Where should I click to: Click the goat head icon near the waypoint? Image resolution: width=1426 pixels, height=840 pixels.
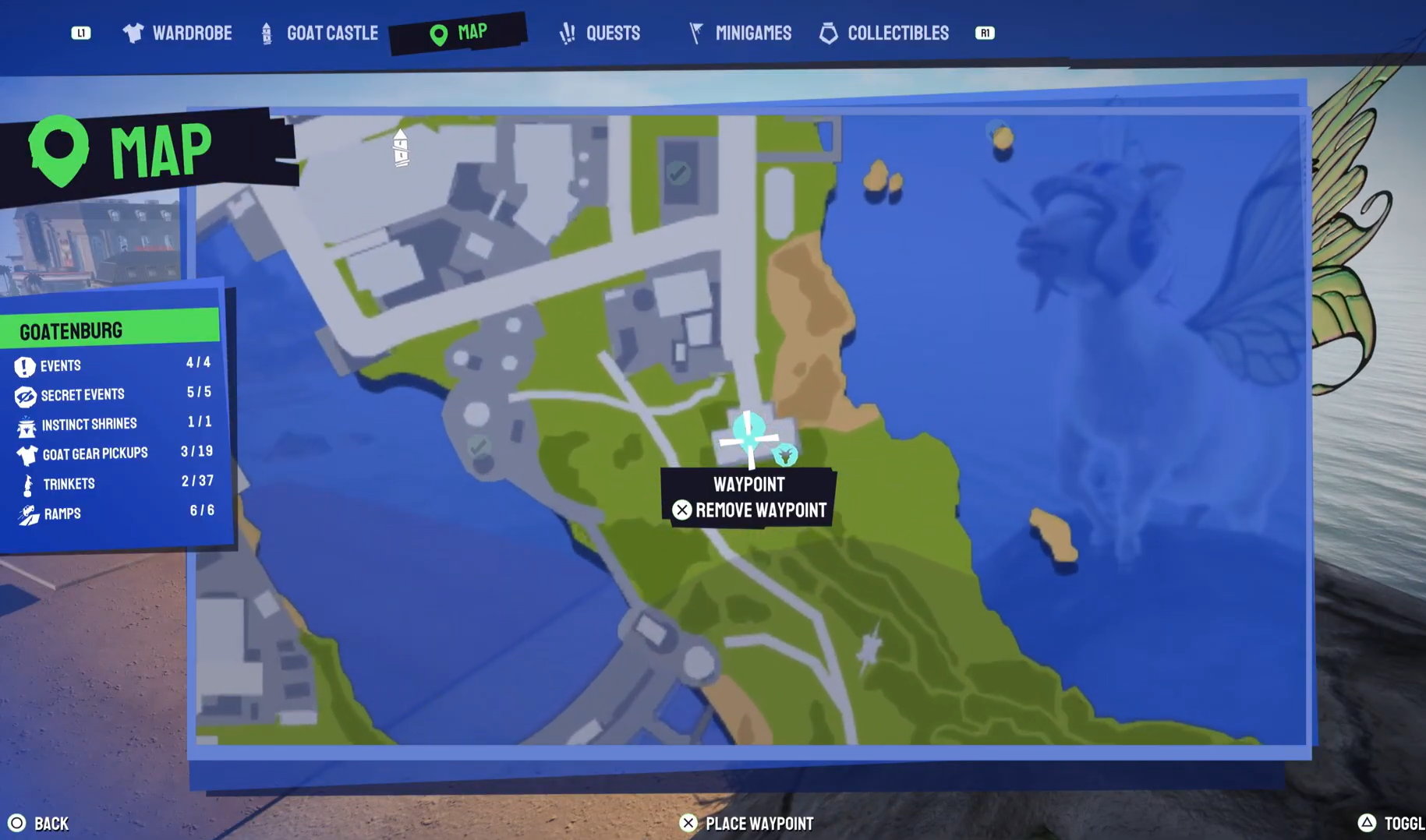point(787,454)
